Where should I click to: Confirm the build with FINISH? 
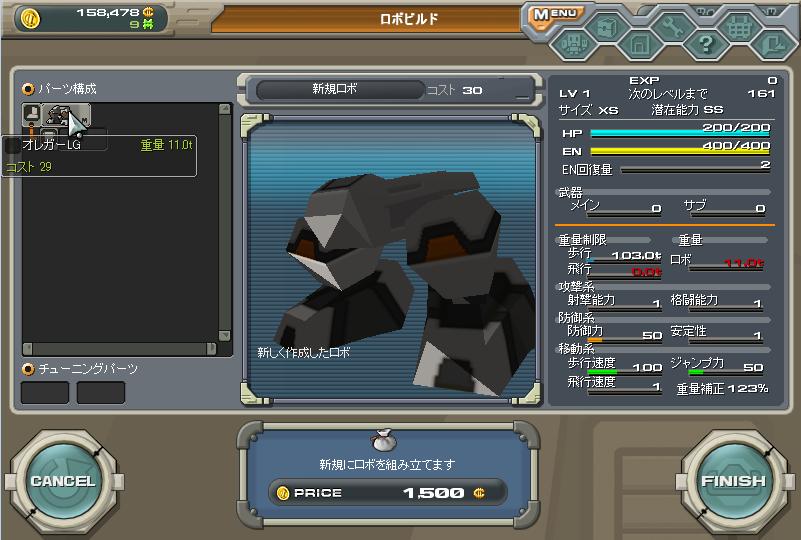[x=733, y=480]
